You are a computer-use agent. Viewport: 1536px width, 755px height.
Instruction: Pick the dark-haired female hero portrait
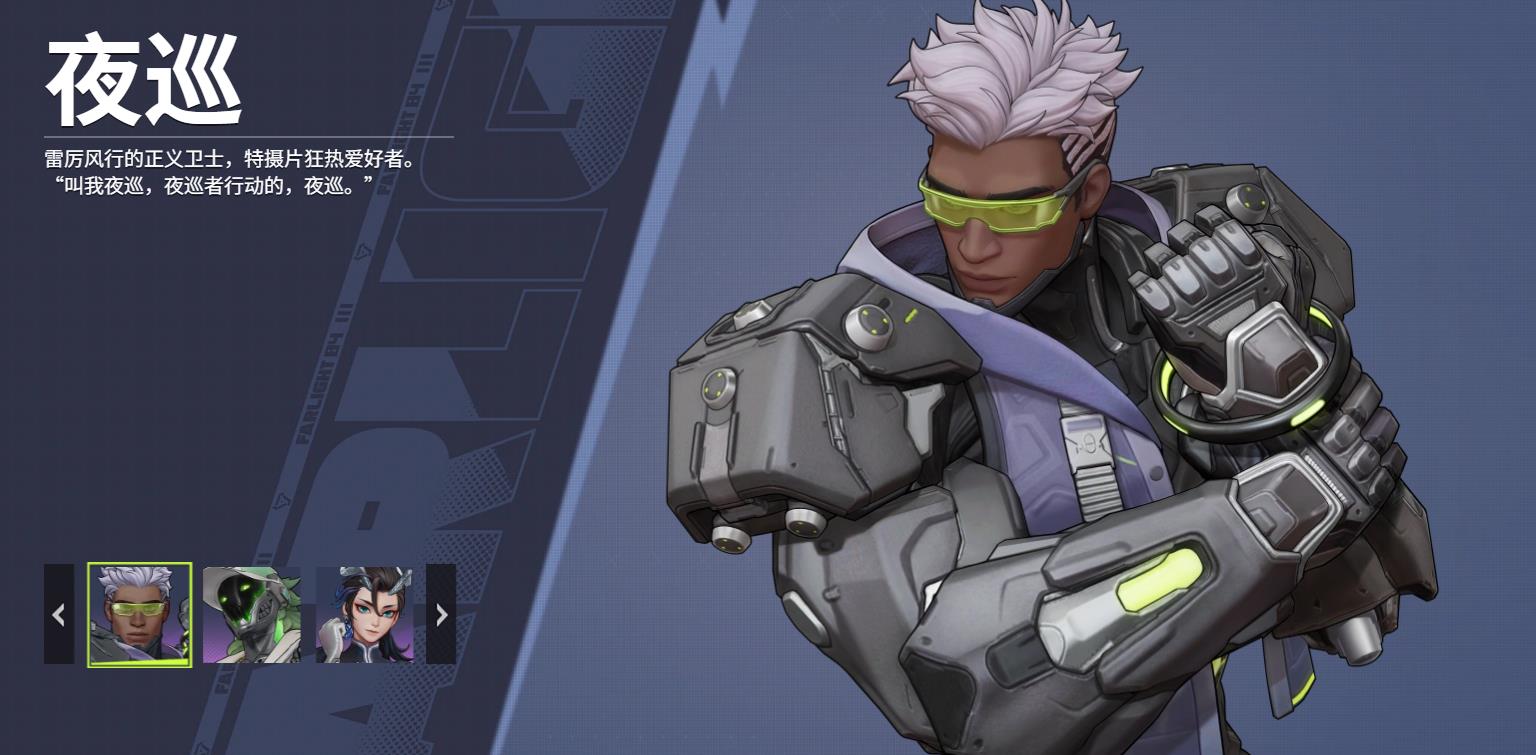click(365, 614)
